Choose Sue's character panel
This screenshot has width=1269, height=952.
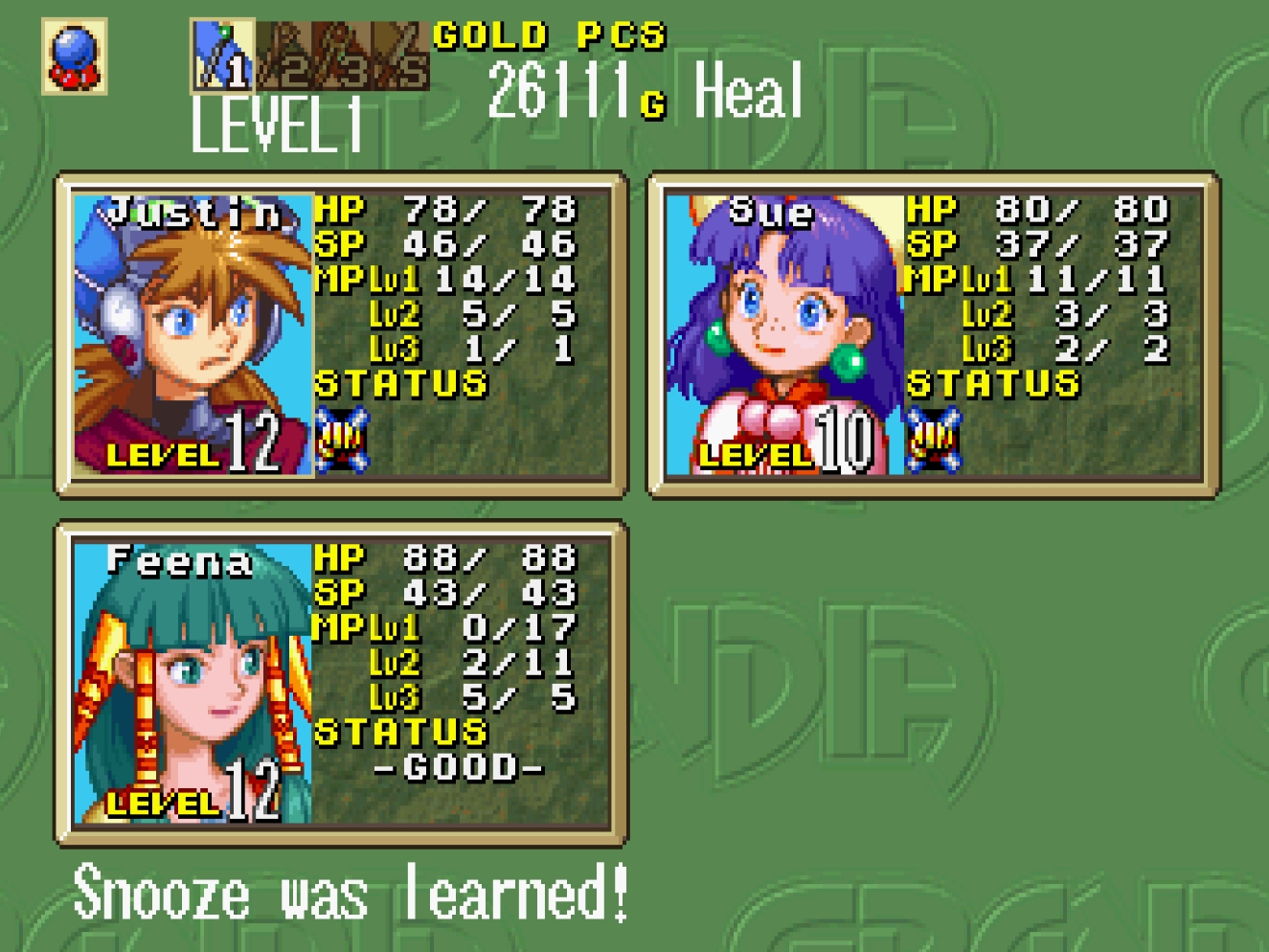tap(934, 335)
